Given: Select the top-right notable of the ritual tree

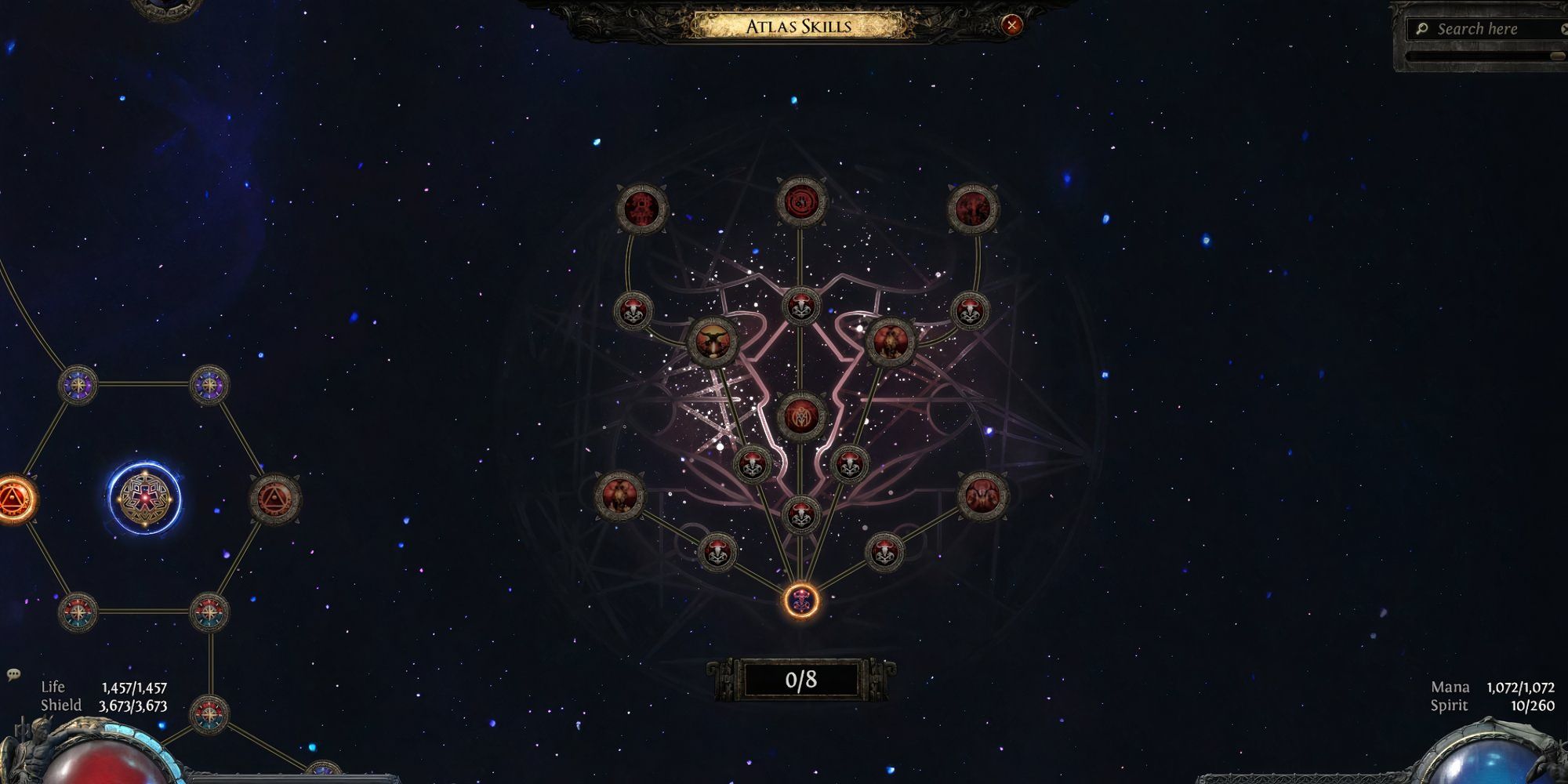Looking at the screenshot, I should click(x=972, y=209).
